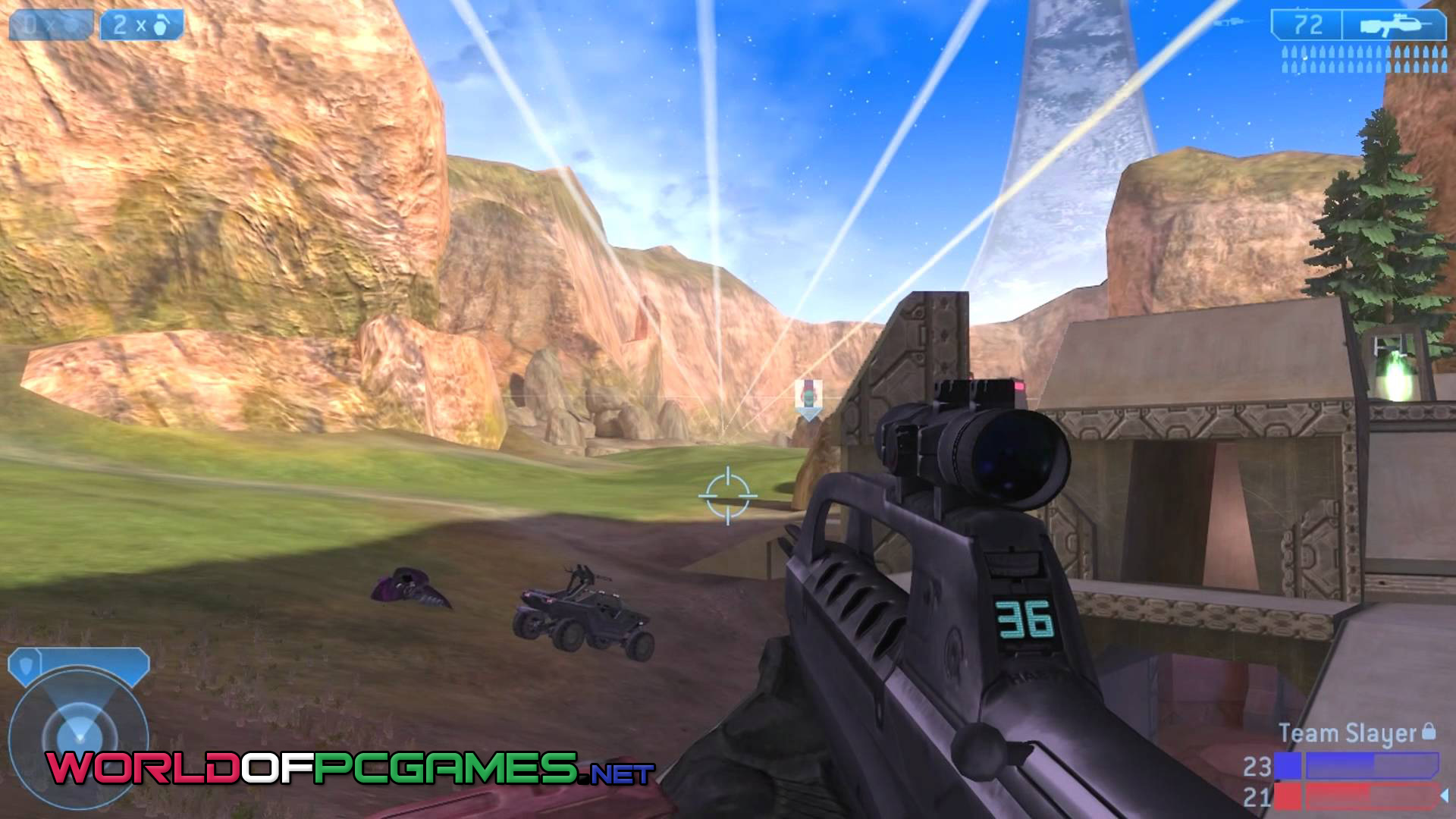Viewport: 1456px width, 819px height.
Task: Select the red team color square
Action: 1288,796
